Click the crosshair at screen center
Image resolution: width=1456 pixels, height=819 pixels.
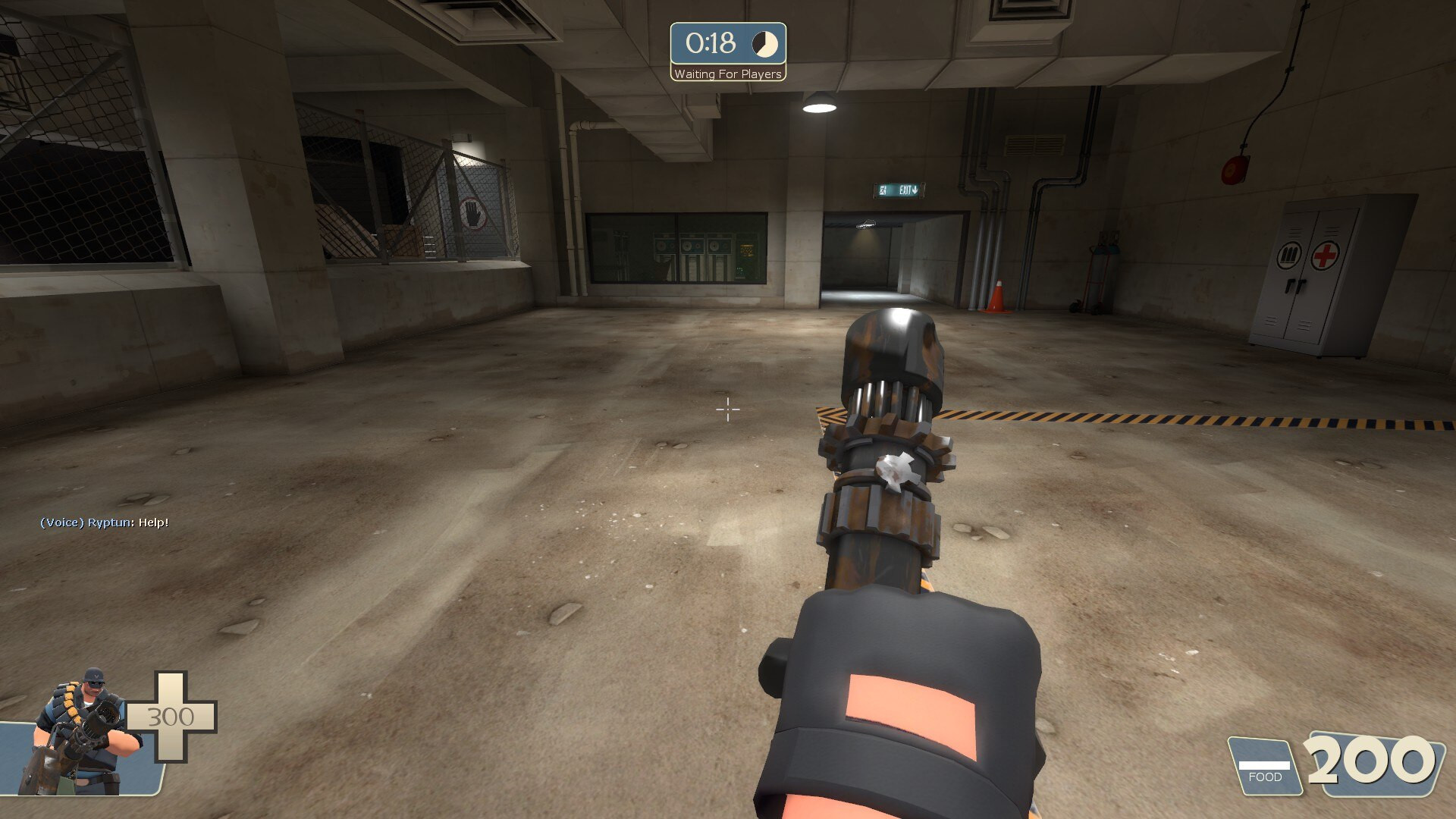click(x=728, y=409)
